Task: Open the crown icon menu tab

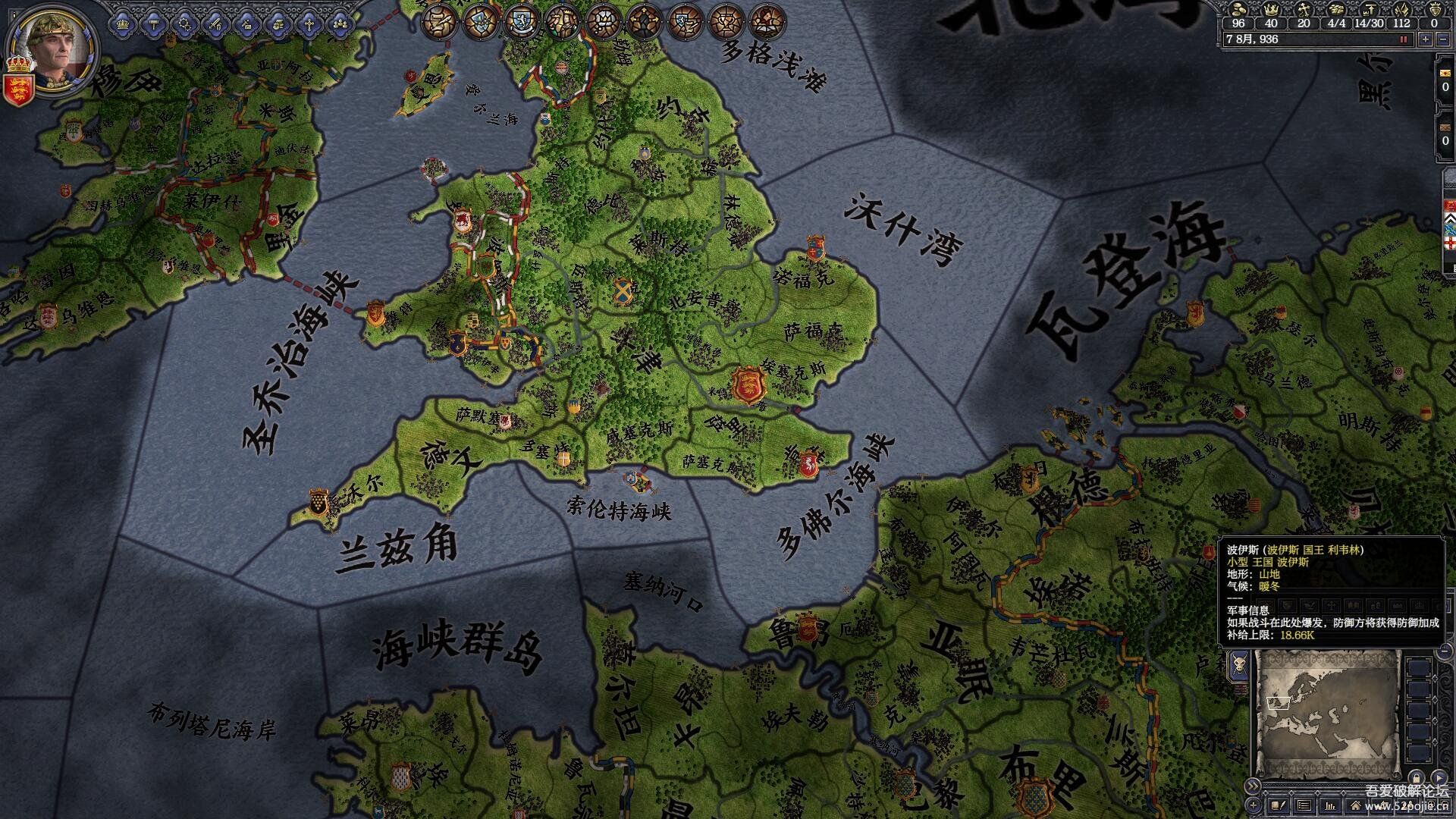Action: pos(122,24)
